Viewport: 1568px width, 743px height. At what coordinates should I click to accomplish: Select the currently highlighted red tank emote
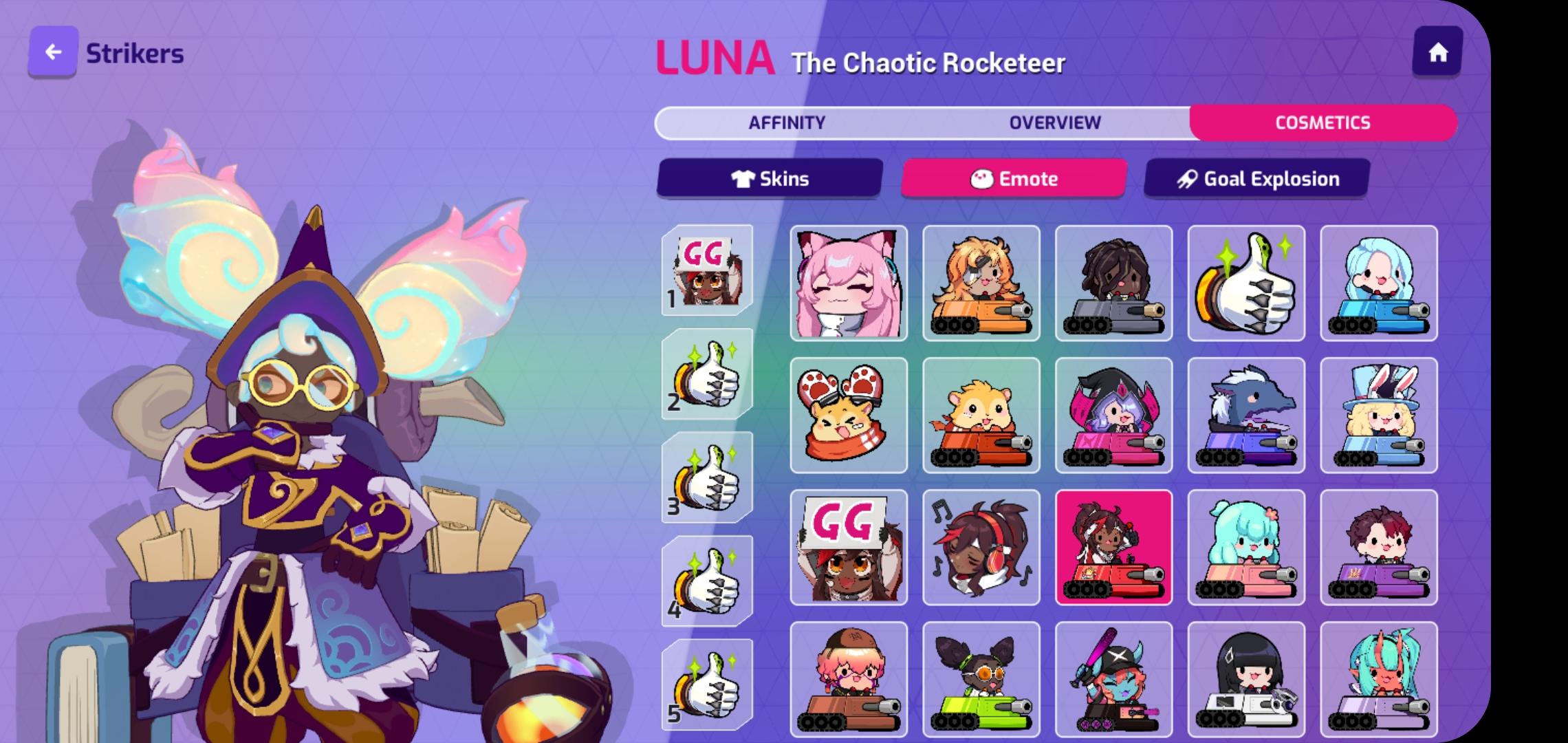click(1114, 548)
